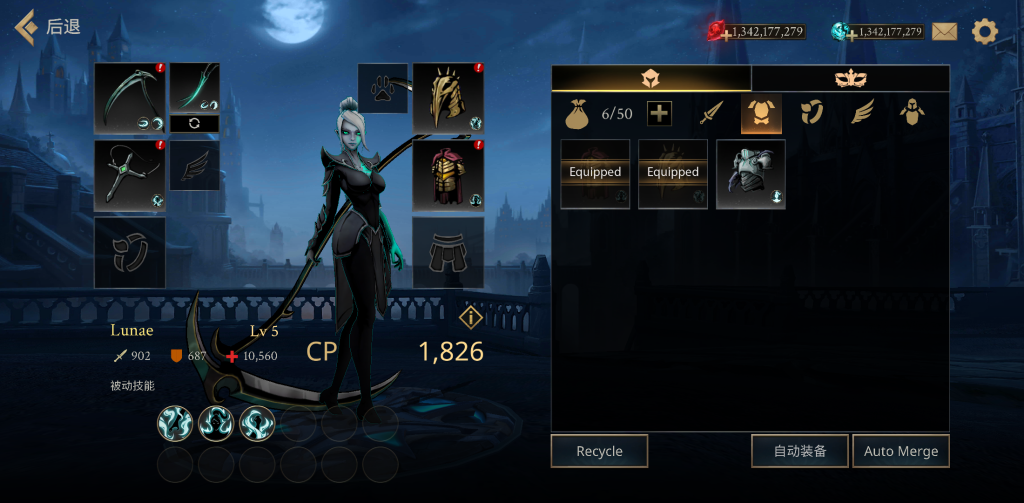The height and width of the screenshot is (503, 1024).
Task: Click the Recycle button
Action: tap(599, 451)
